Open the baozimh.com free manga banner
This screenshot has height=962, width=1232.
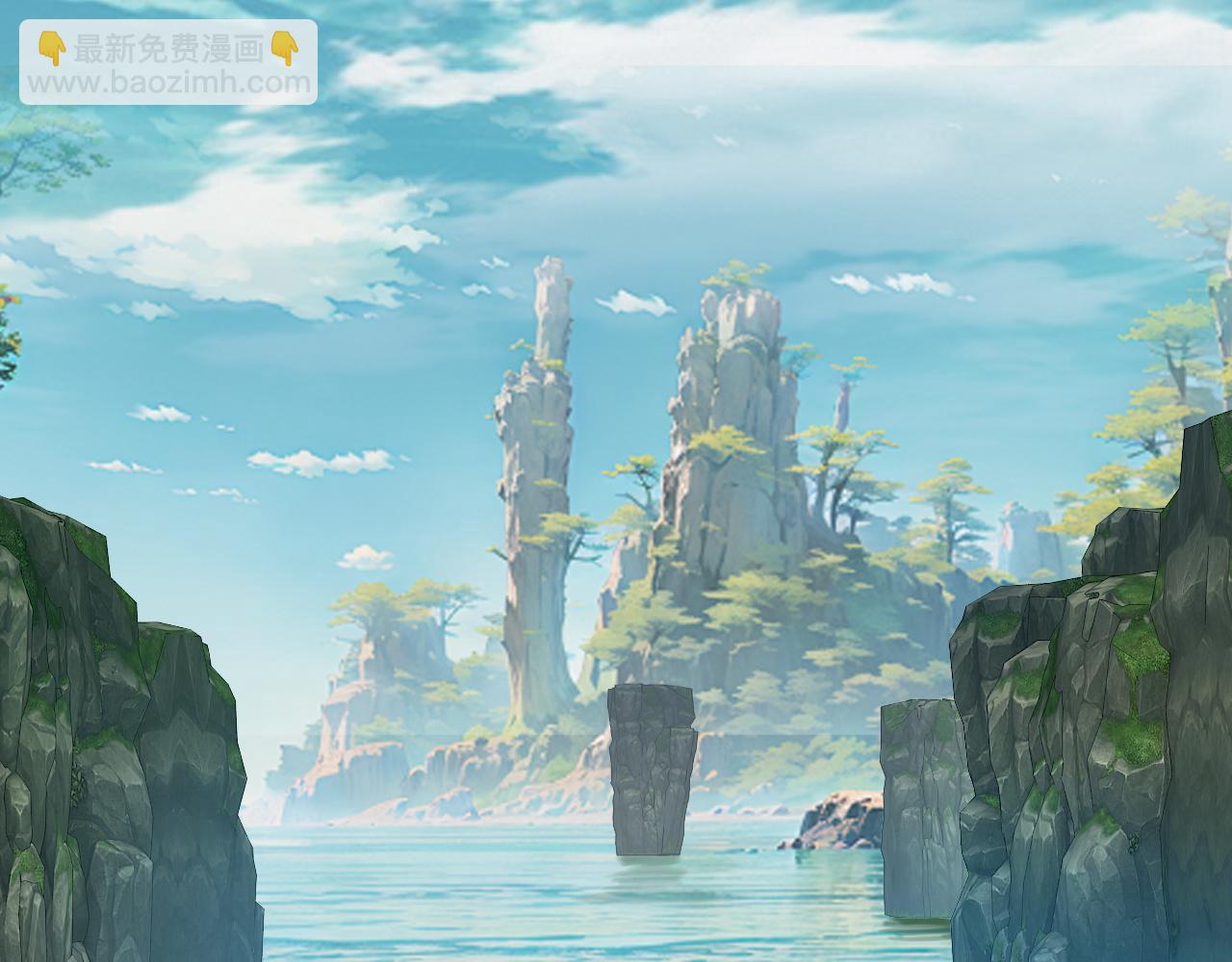coord(168,63)
